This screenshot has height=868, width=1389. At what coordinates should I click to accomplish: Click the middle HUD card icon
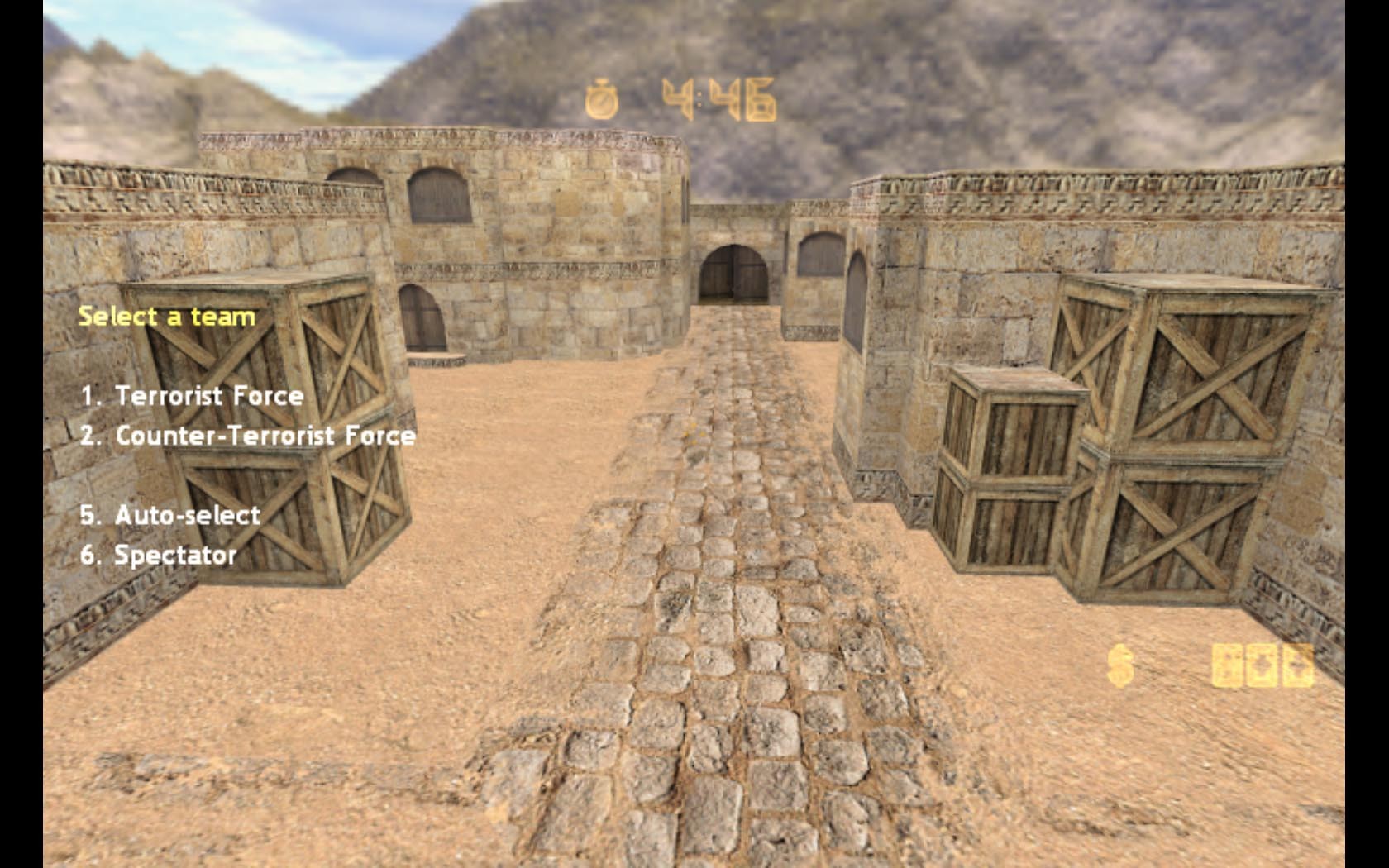point(1263,665)
